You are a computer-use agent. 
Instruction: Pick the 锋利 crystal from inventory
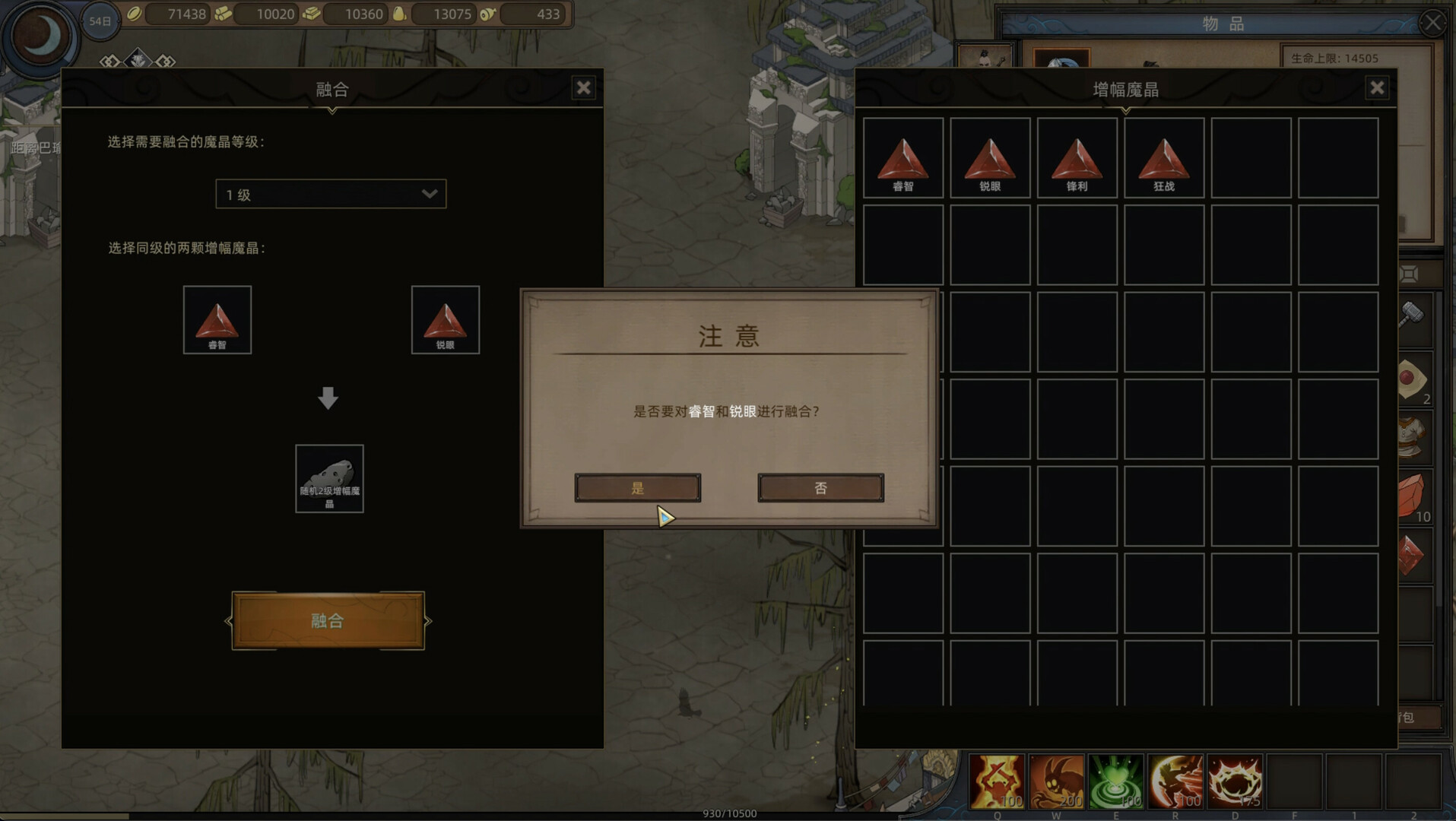[1077, 158]
